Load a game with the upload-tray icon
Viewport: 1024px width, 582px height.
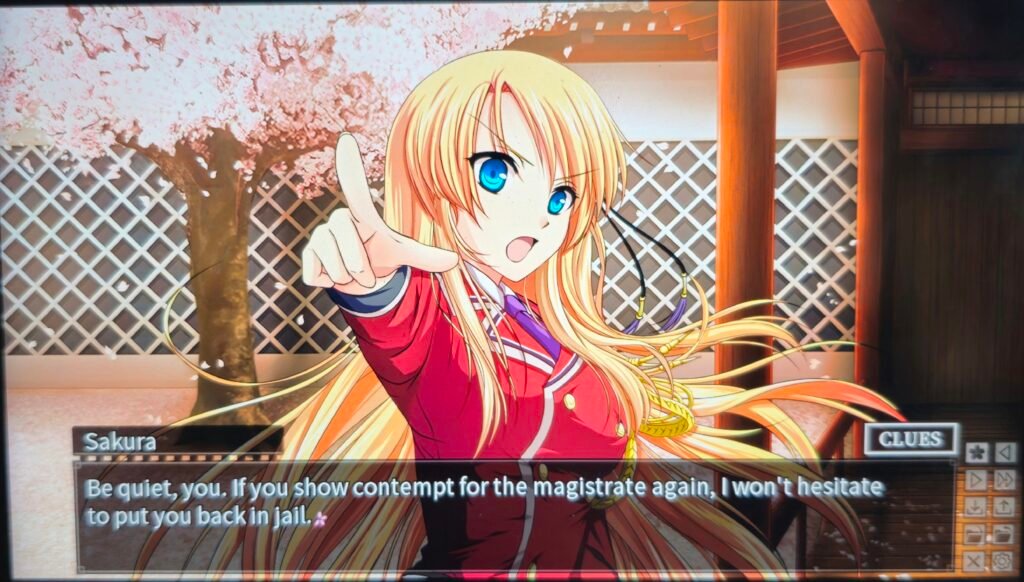tap(1004, 507)
